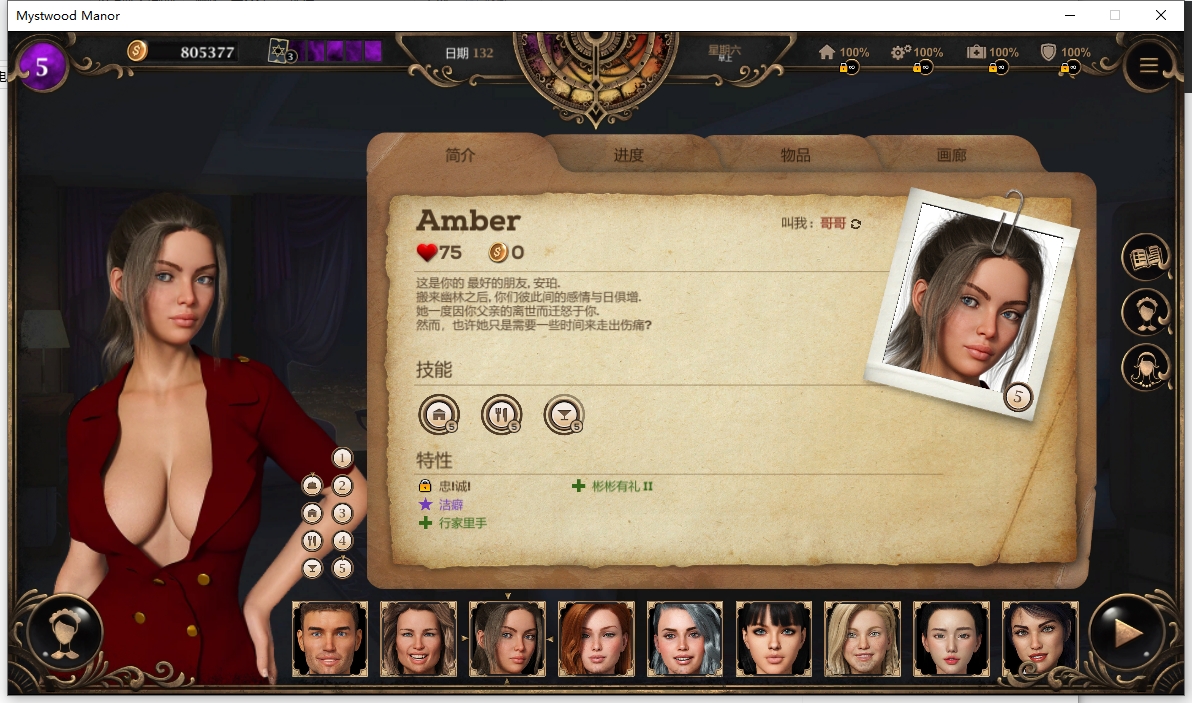Open the book journal icon

[x=1146, y=259]
